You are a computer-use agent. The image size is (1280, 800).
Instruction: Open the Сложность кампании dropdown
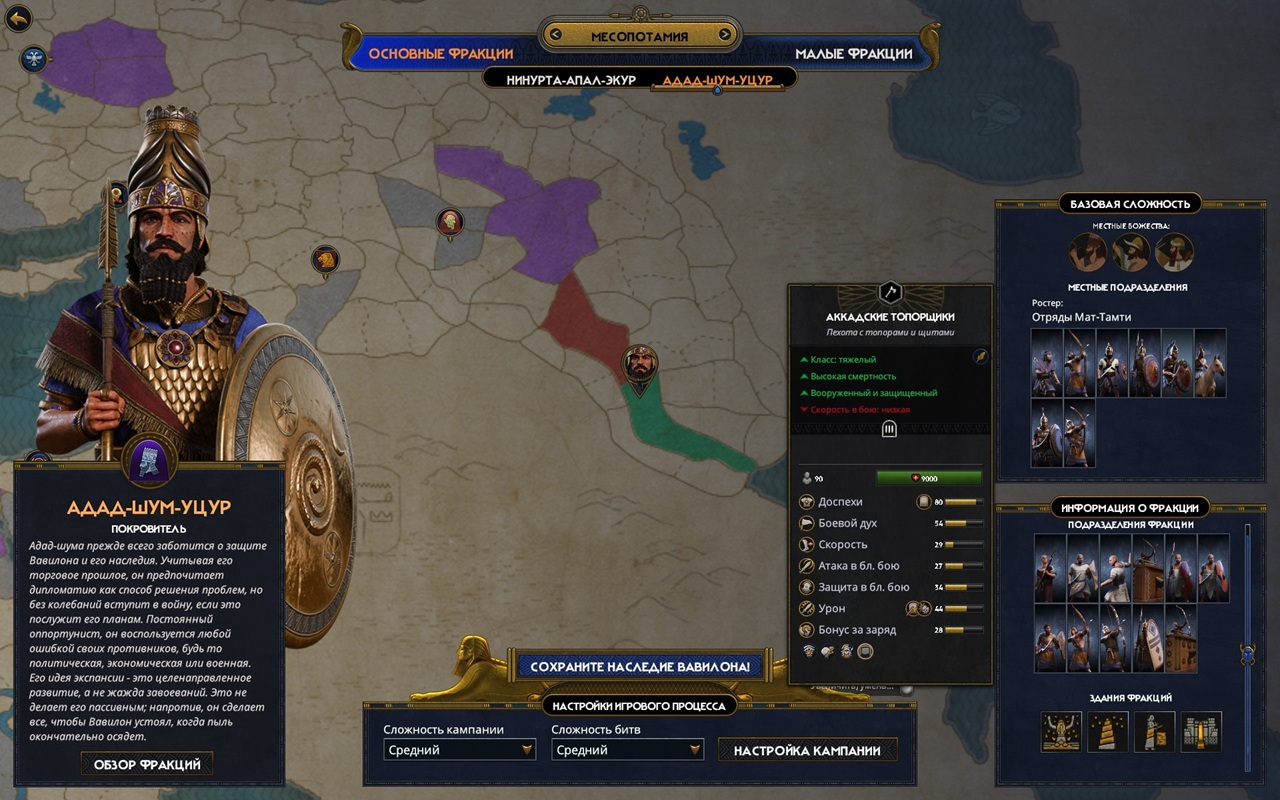[x=460, y=750]
